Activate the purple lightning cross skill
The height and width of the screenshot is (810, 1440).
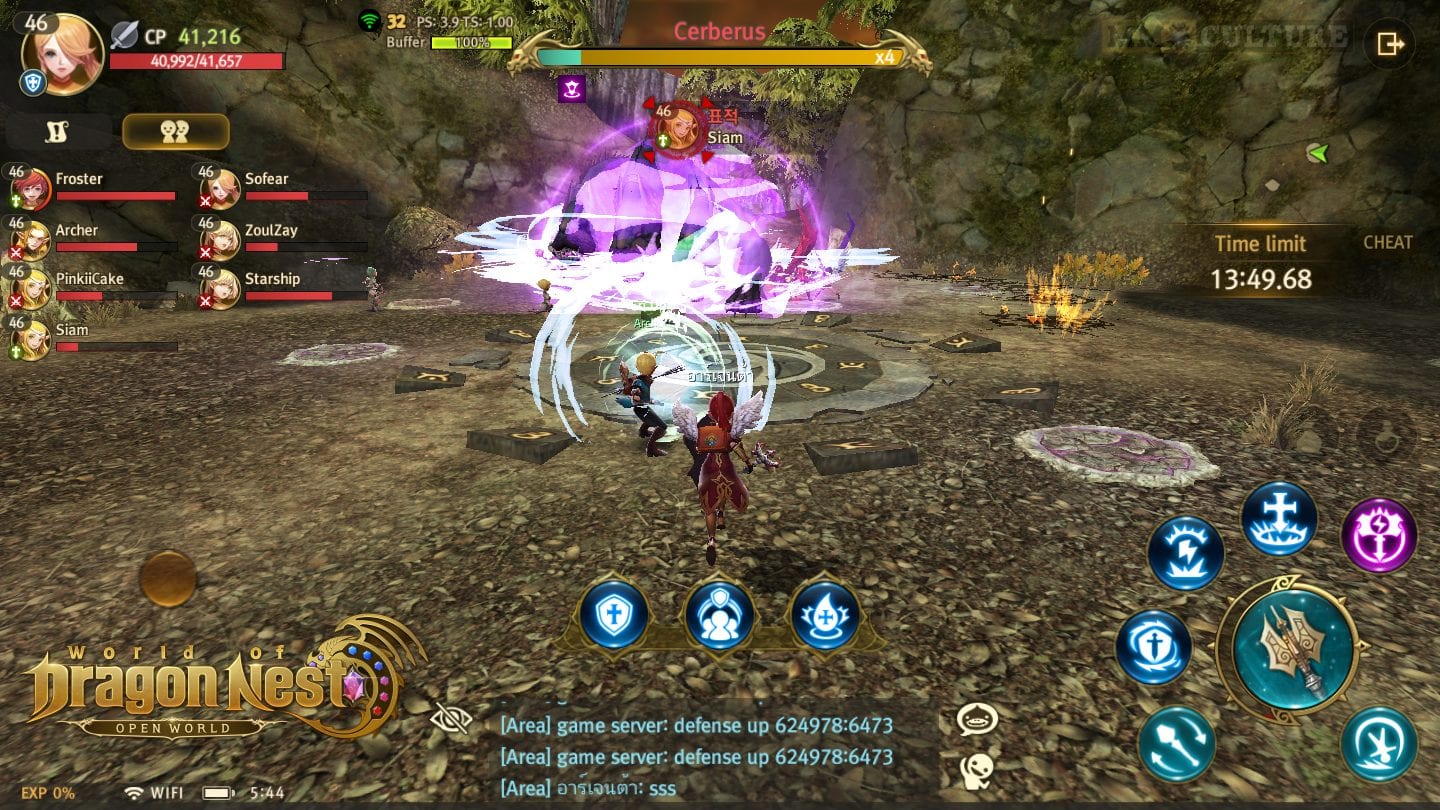[x=1378, y=535]
